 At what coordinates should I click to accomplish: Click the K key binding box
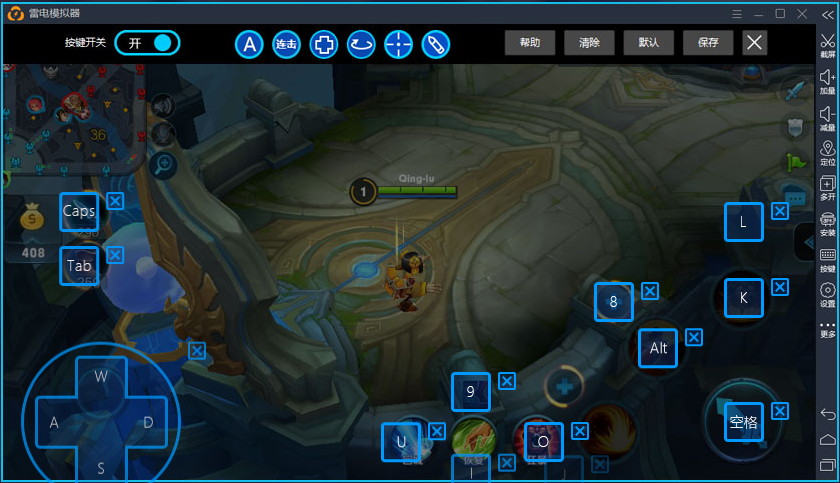pyautogui.click(x=743, y=298)
